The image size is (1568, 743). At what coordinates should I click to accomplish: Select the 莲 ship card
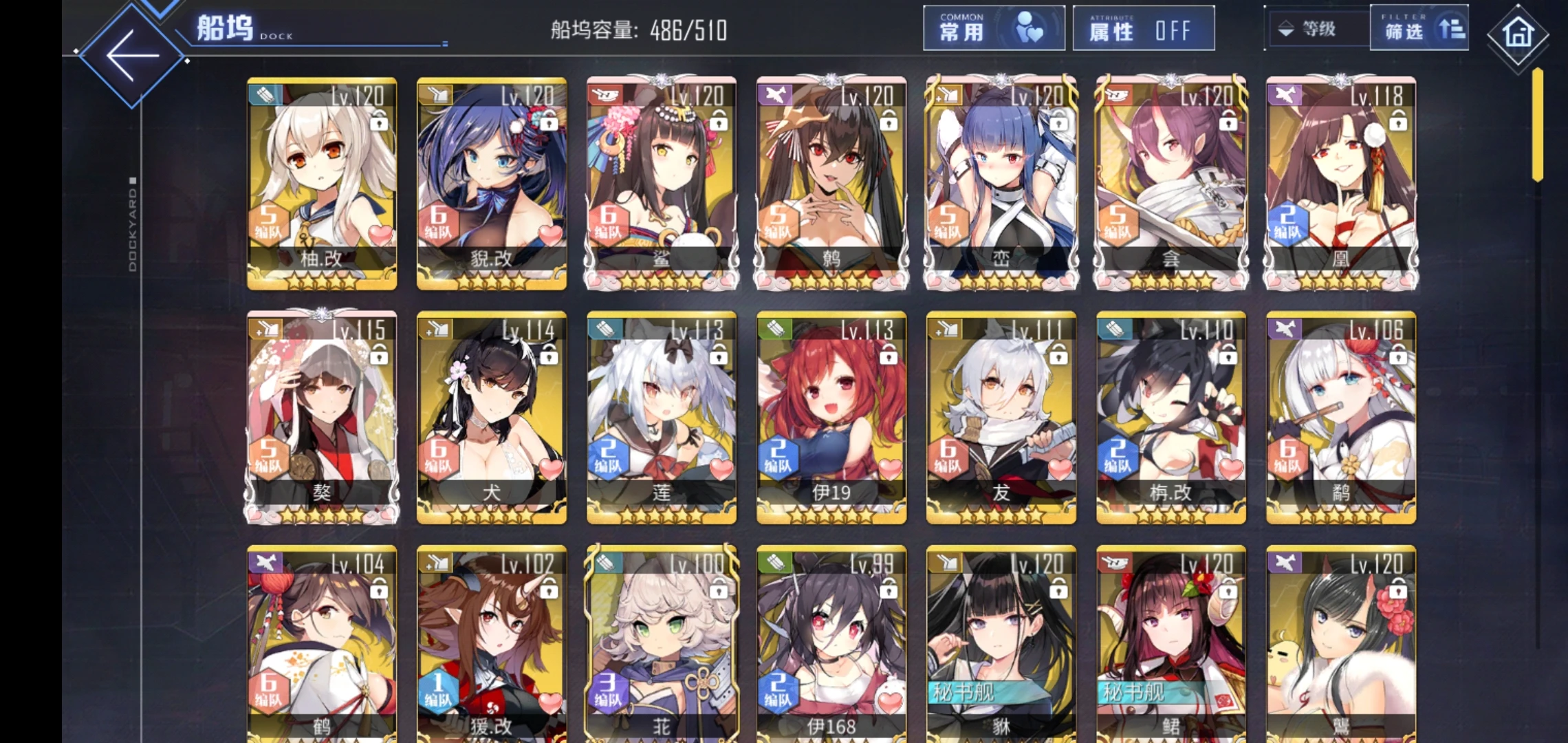[x=662, y=417]
